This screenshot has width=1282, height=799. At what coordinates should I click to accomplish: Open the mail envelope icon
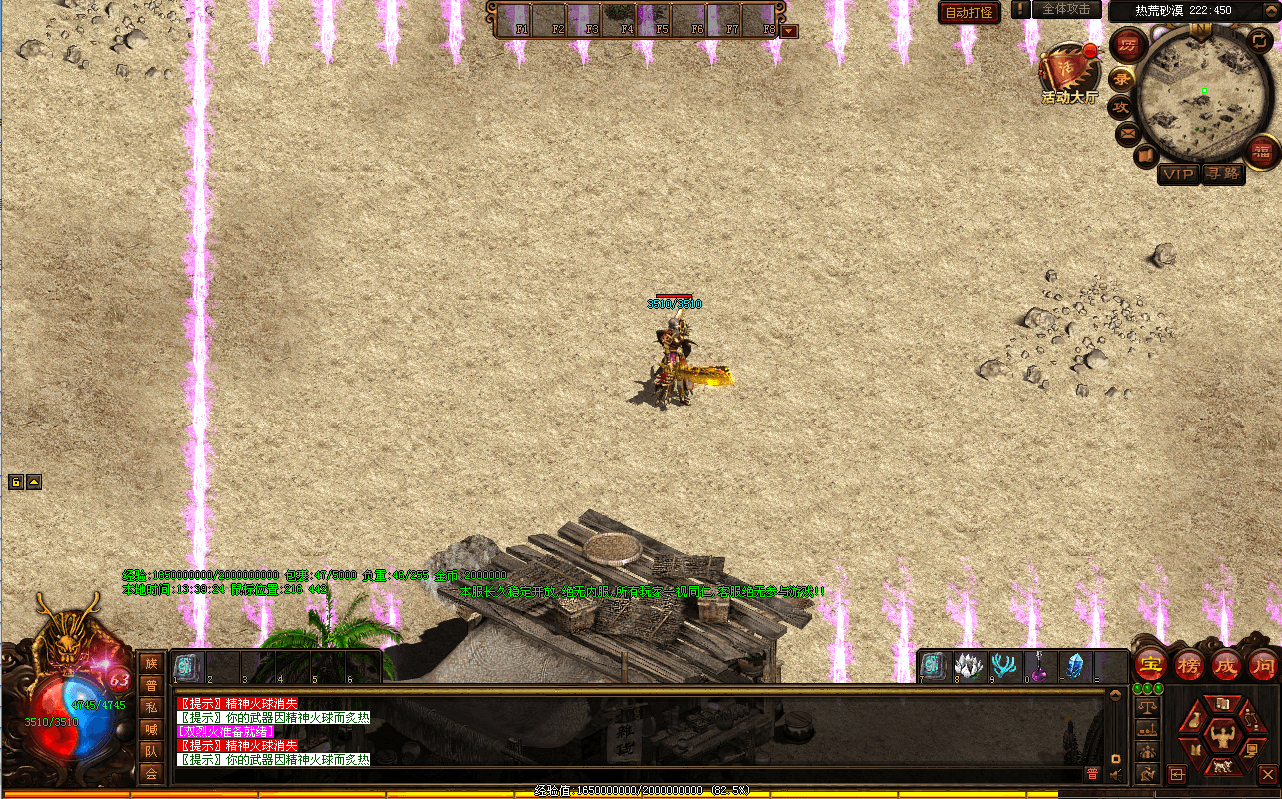(1128, 133)
